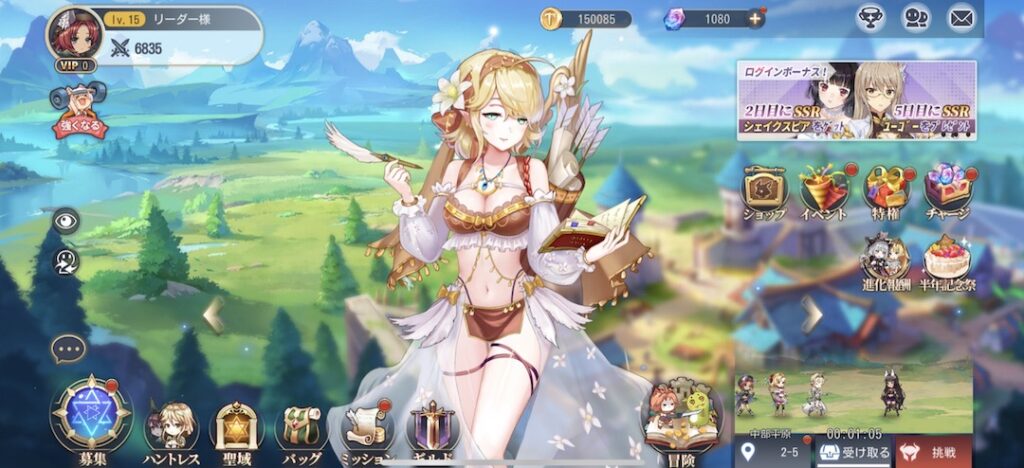Image resolution: width=1024 pixels, height=468 pixels.
Task: Open the ミッション scroll menu
Action: click(x=365, y=428)
